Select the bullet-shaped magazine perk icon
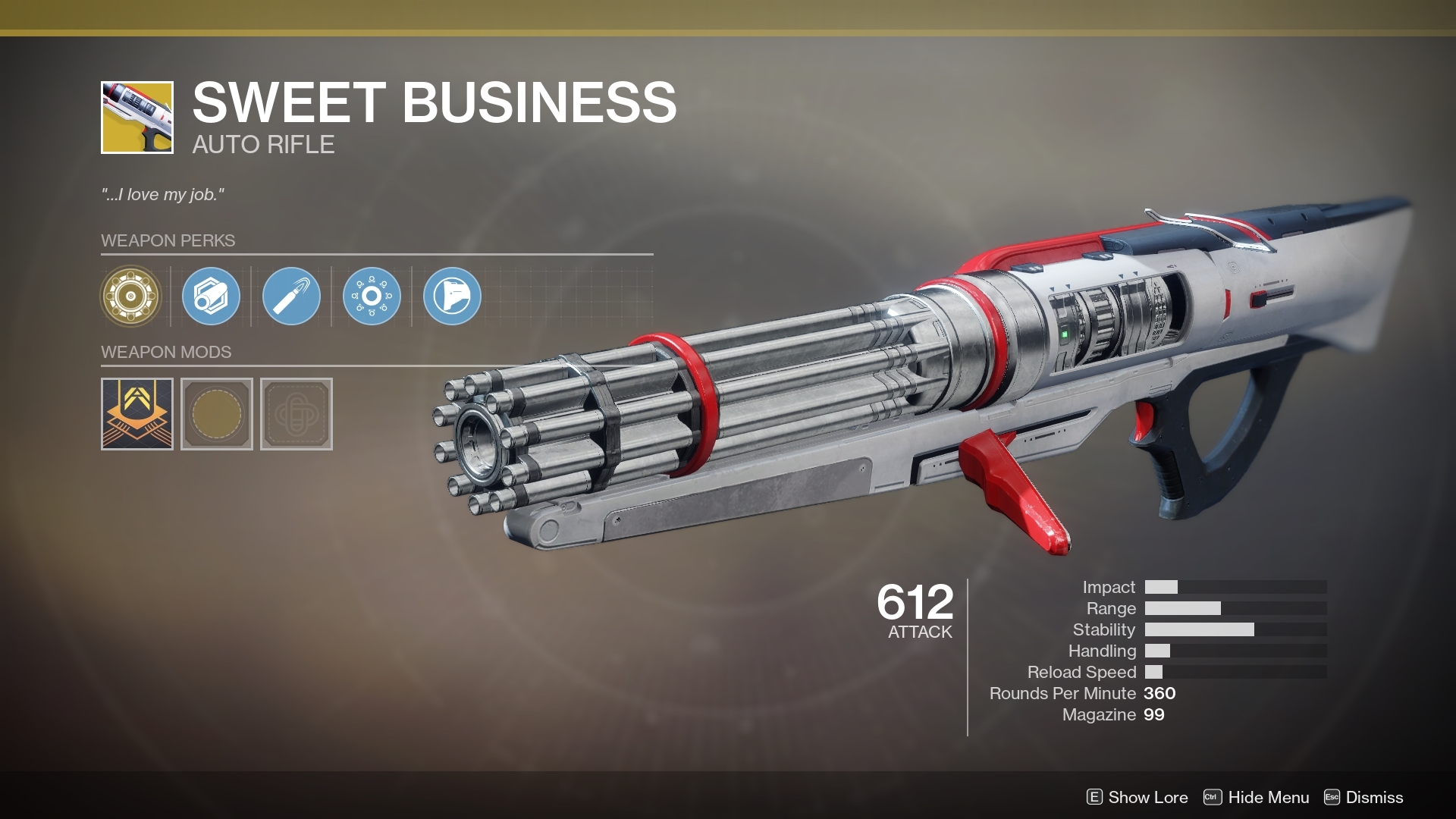 (290, 297)
